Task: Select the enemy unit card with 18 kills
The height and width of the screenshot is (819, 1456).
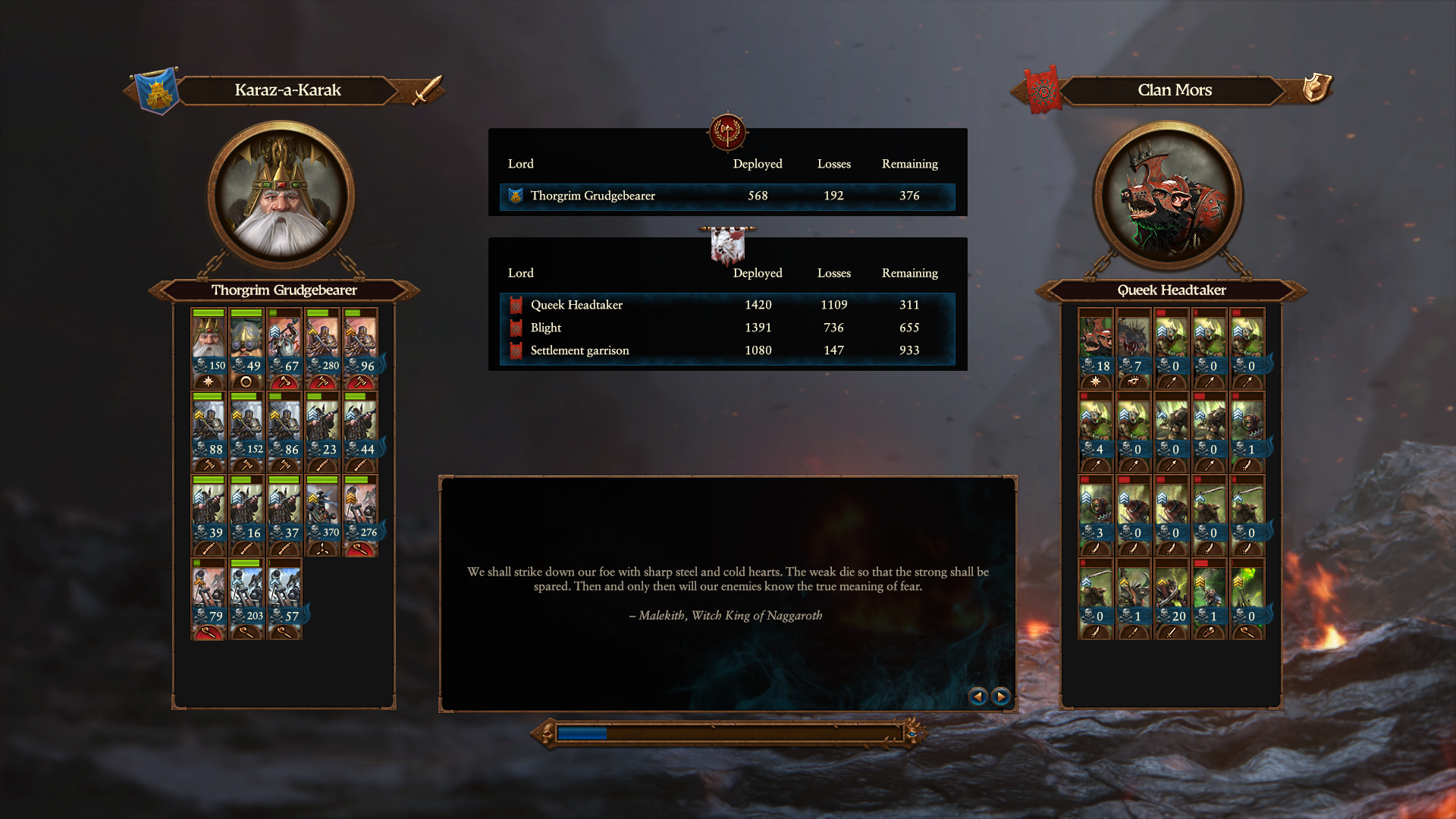Action: tap(1096, 347)
